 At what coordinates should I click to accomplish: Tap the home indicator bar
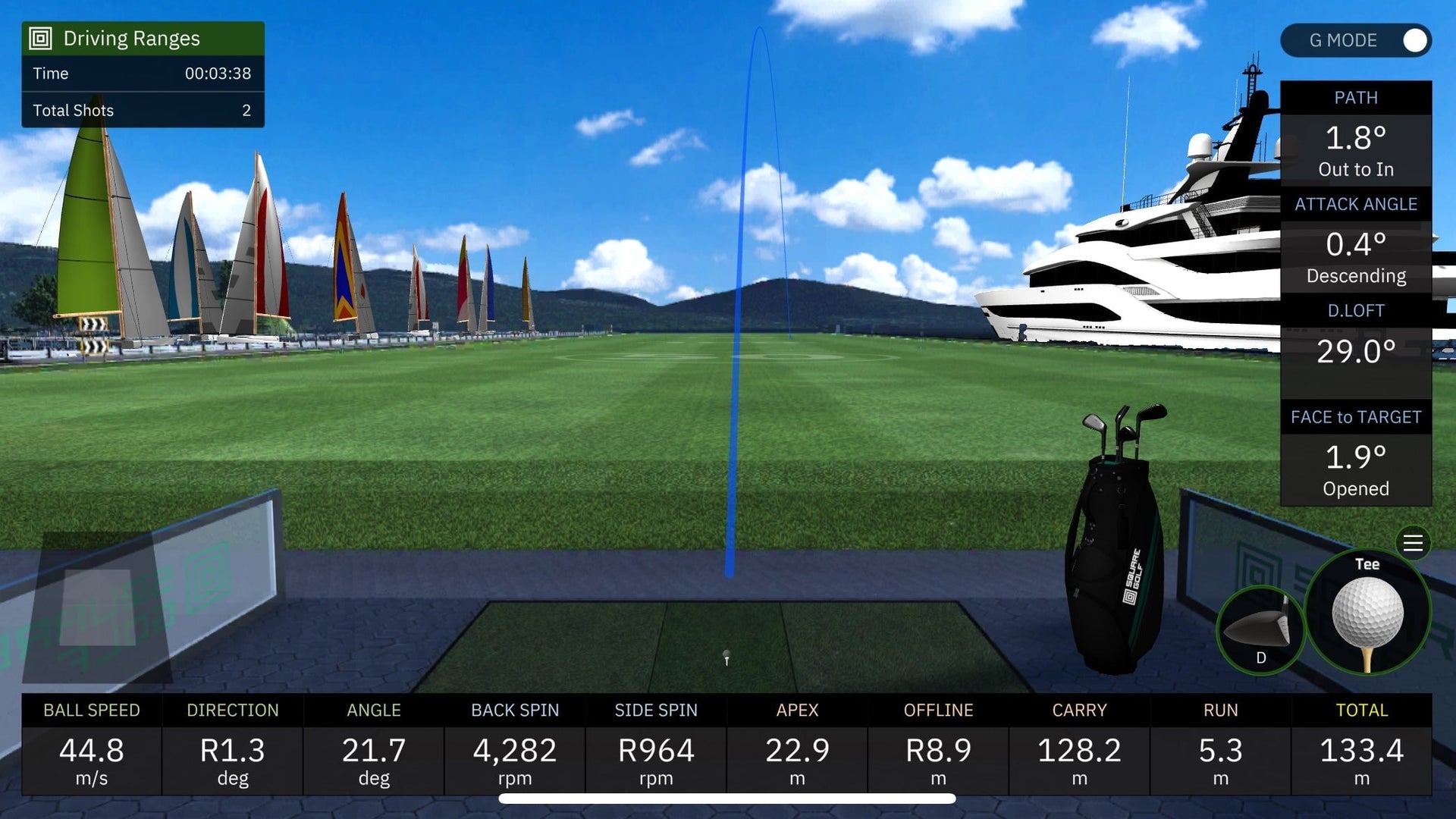click(728, 798)
